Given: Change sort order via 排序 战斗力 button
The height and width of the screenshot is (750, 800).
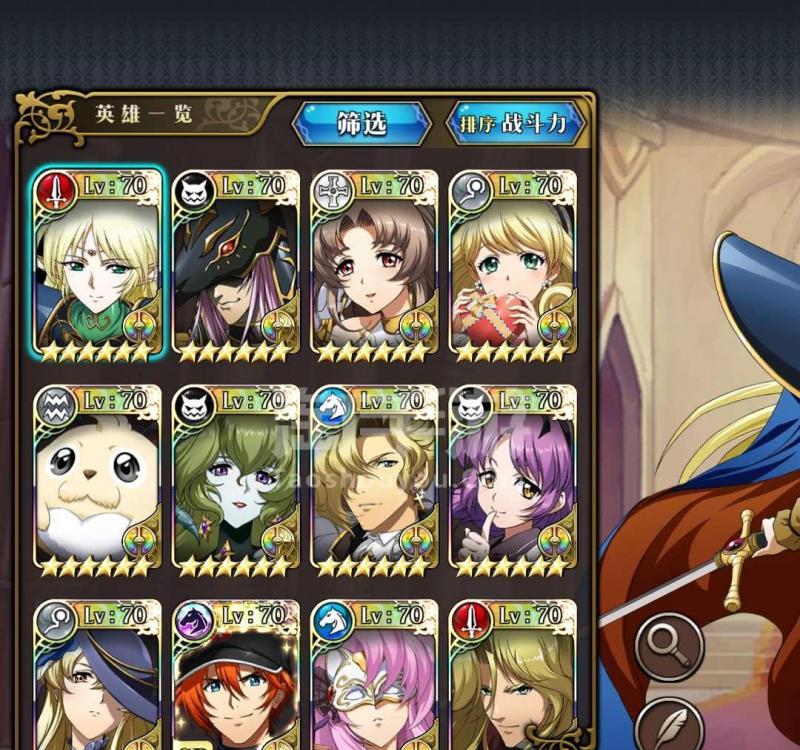Looking at the screenshot, I should click(514, 124).
